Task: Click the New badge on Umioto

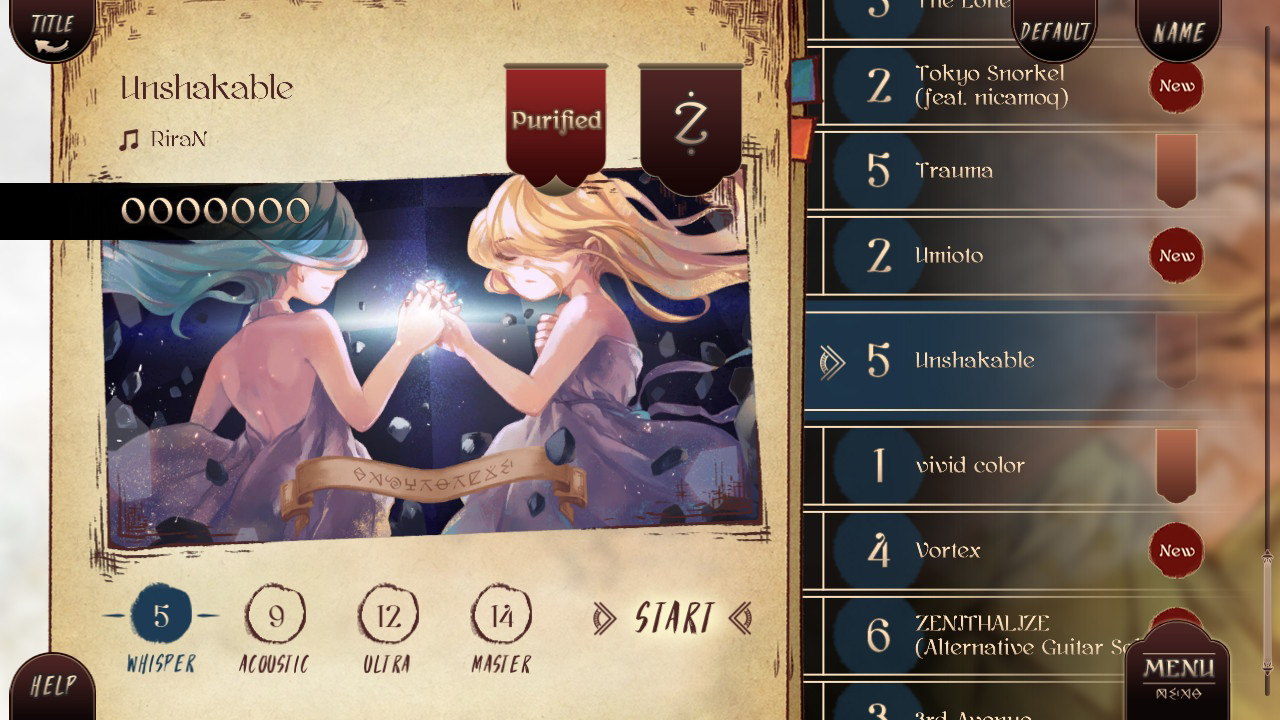Action: tap(1176, 255)
